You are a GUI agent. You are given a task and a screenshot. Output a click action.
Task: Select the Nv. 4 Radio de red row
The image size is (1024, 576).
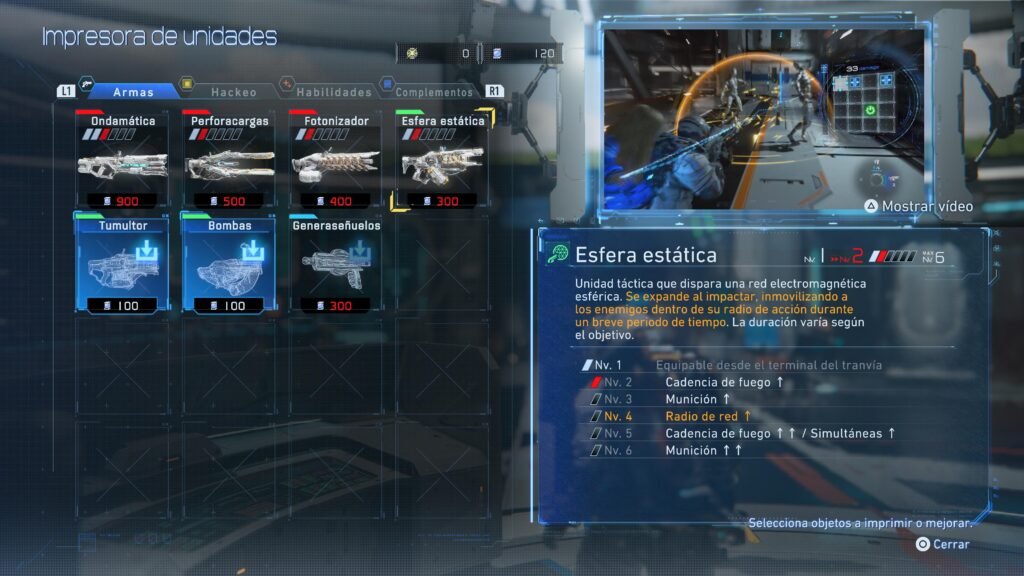[708, 416]
